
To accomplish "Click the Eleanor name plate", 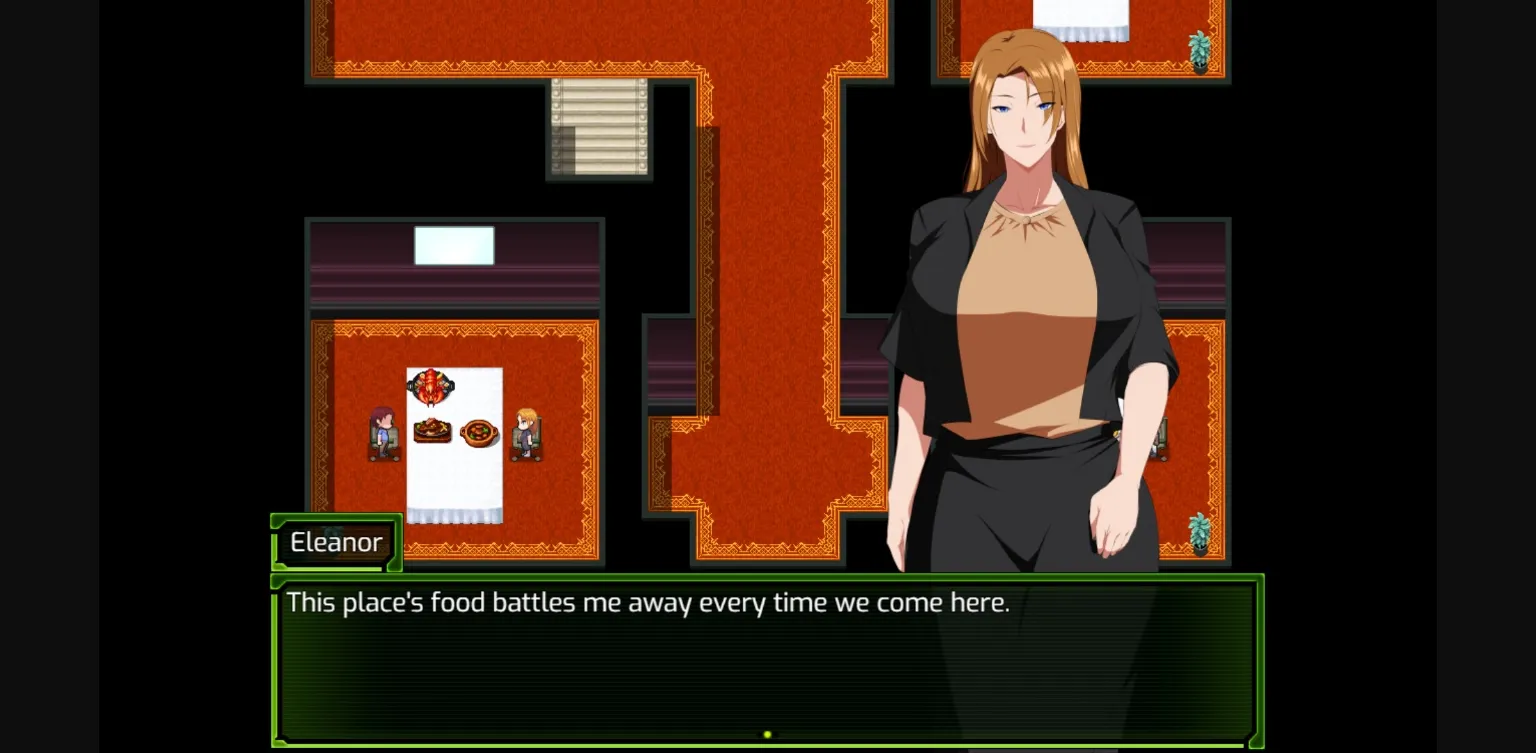I will [335, 542].
